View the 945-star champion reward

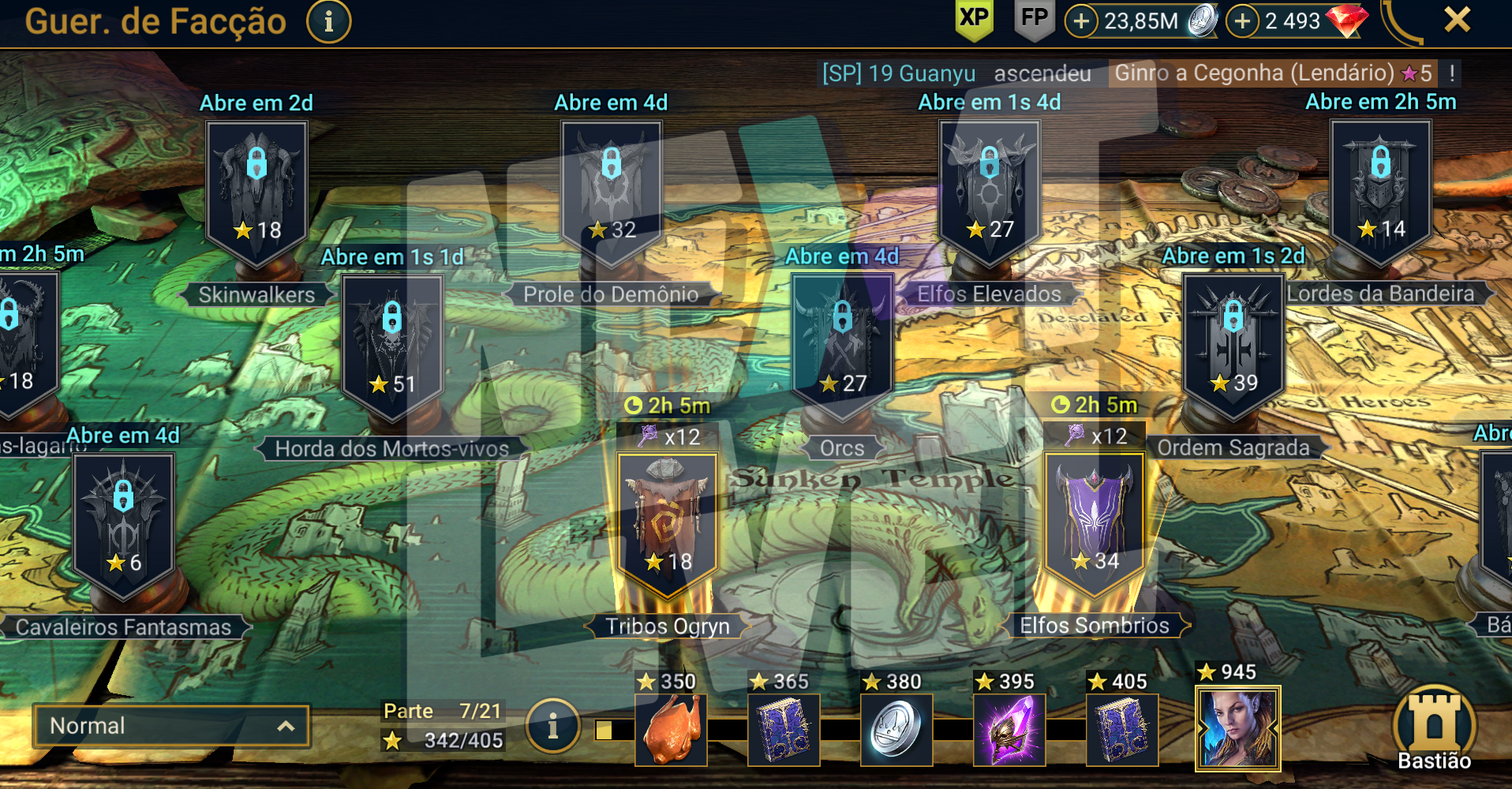point(1237,728)
